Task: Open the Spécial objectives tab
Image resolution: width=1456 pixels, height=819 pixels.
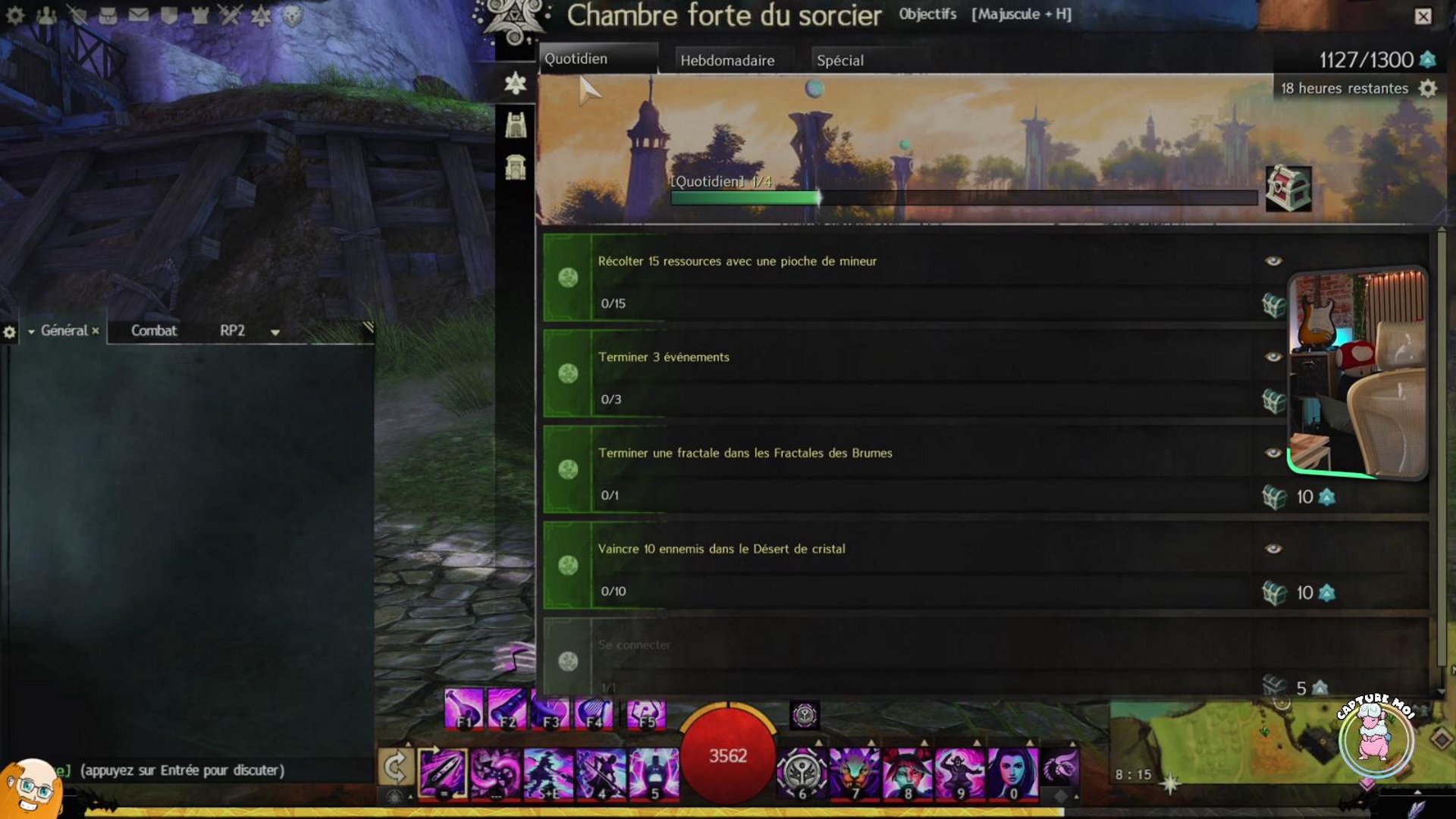Action: [839, 61]
